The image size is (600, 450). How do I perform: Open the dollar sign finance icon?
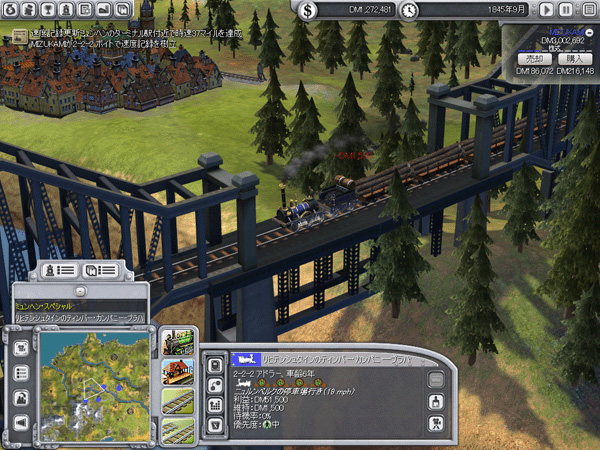308,10
